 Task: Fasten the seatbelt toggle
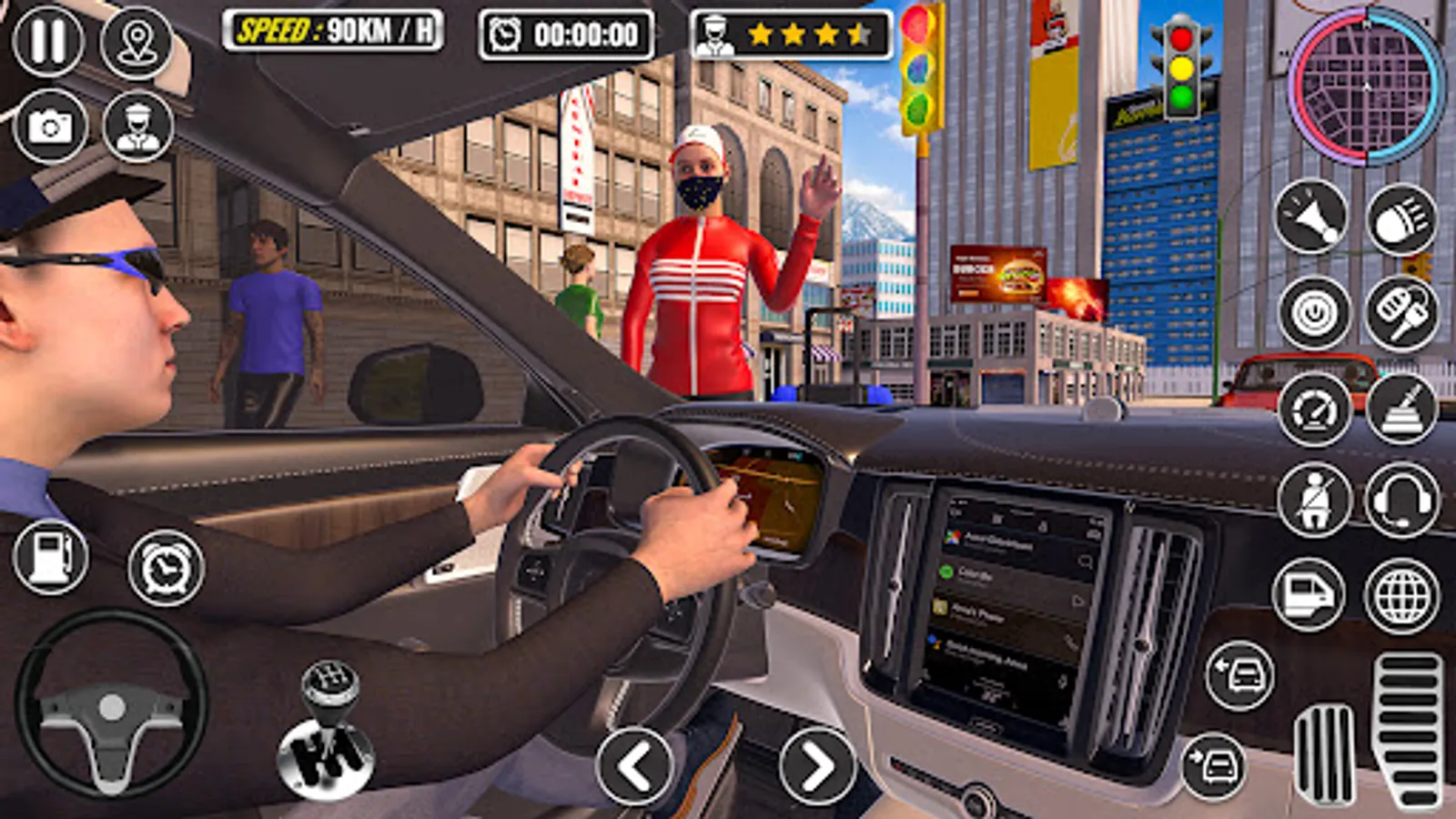1314,499
